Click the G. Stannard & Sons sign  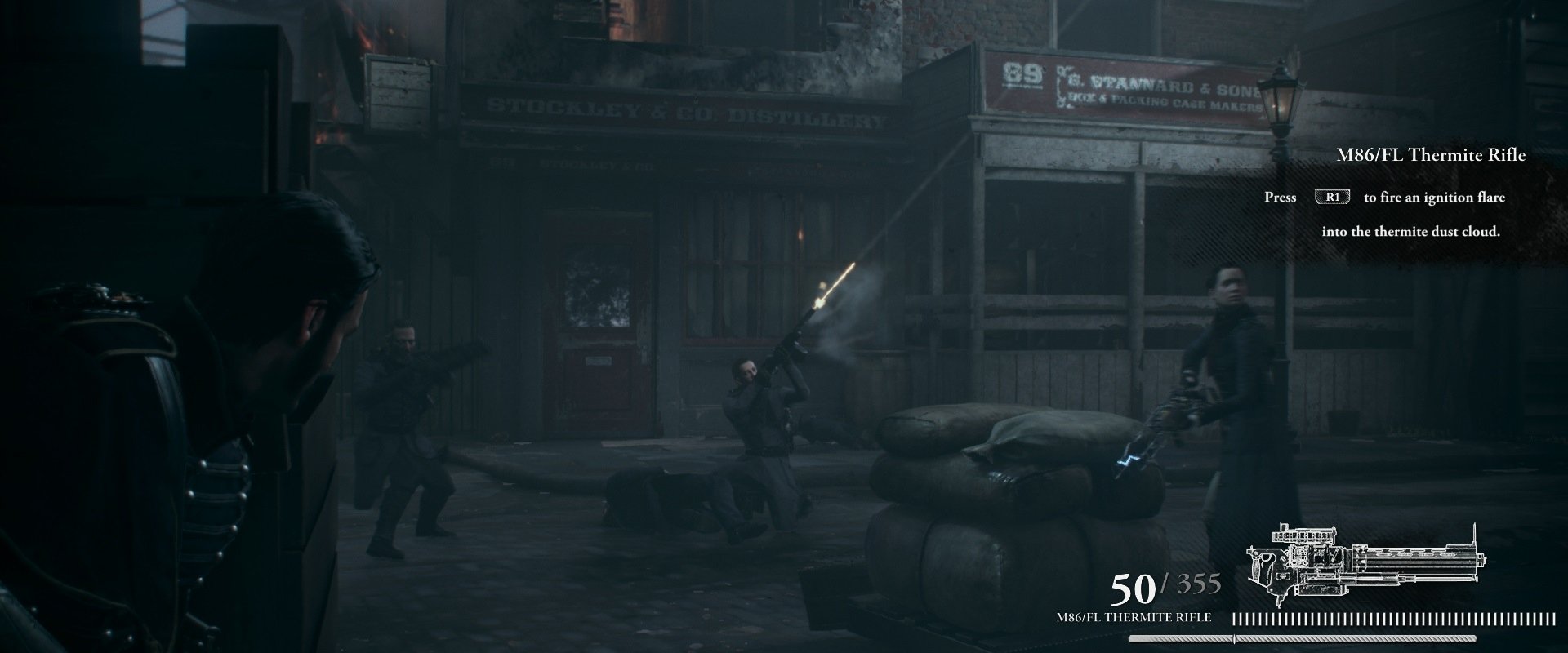pos(1151,86)
